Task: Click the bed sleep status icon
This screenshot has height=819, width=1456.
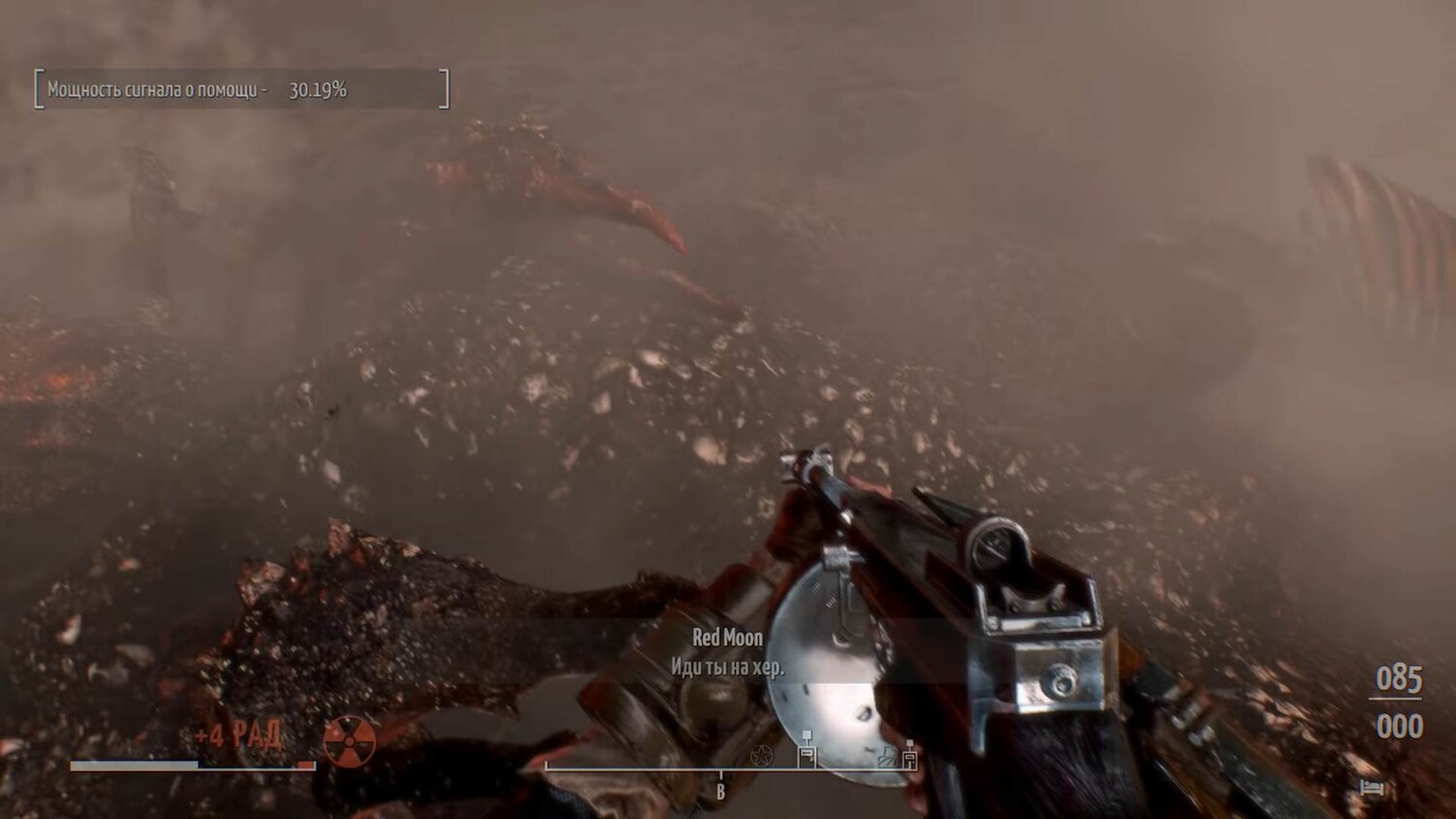Action: point(1371,786)
